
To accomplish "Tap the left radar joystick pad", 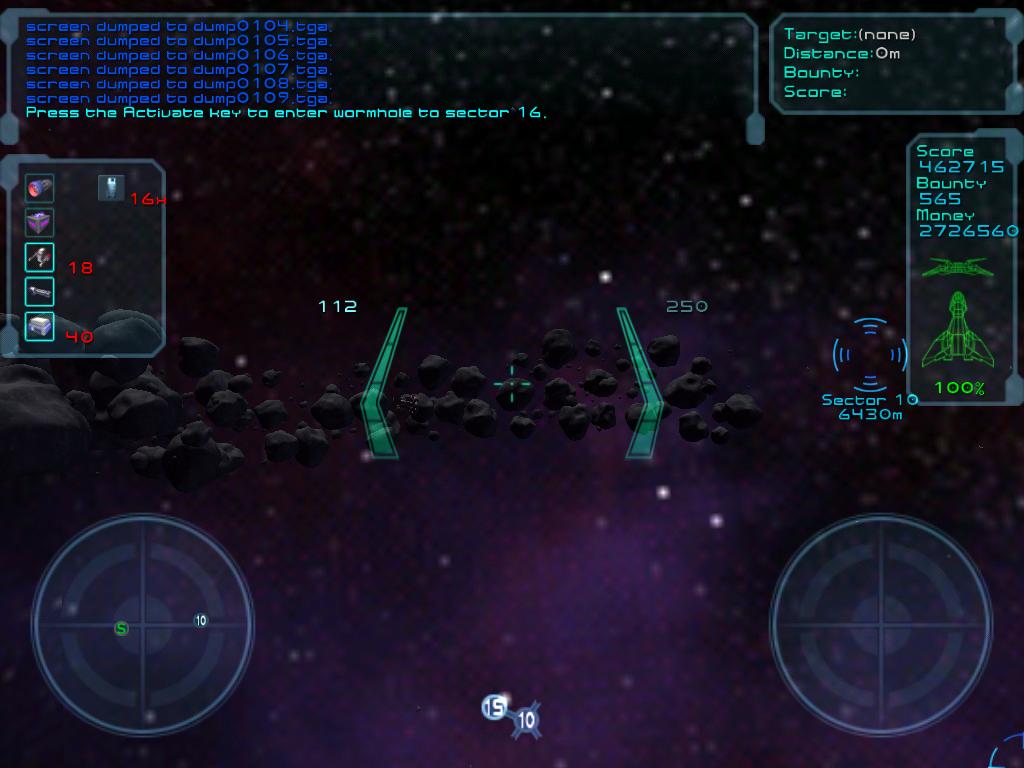I will point(142,625).
